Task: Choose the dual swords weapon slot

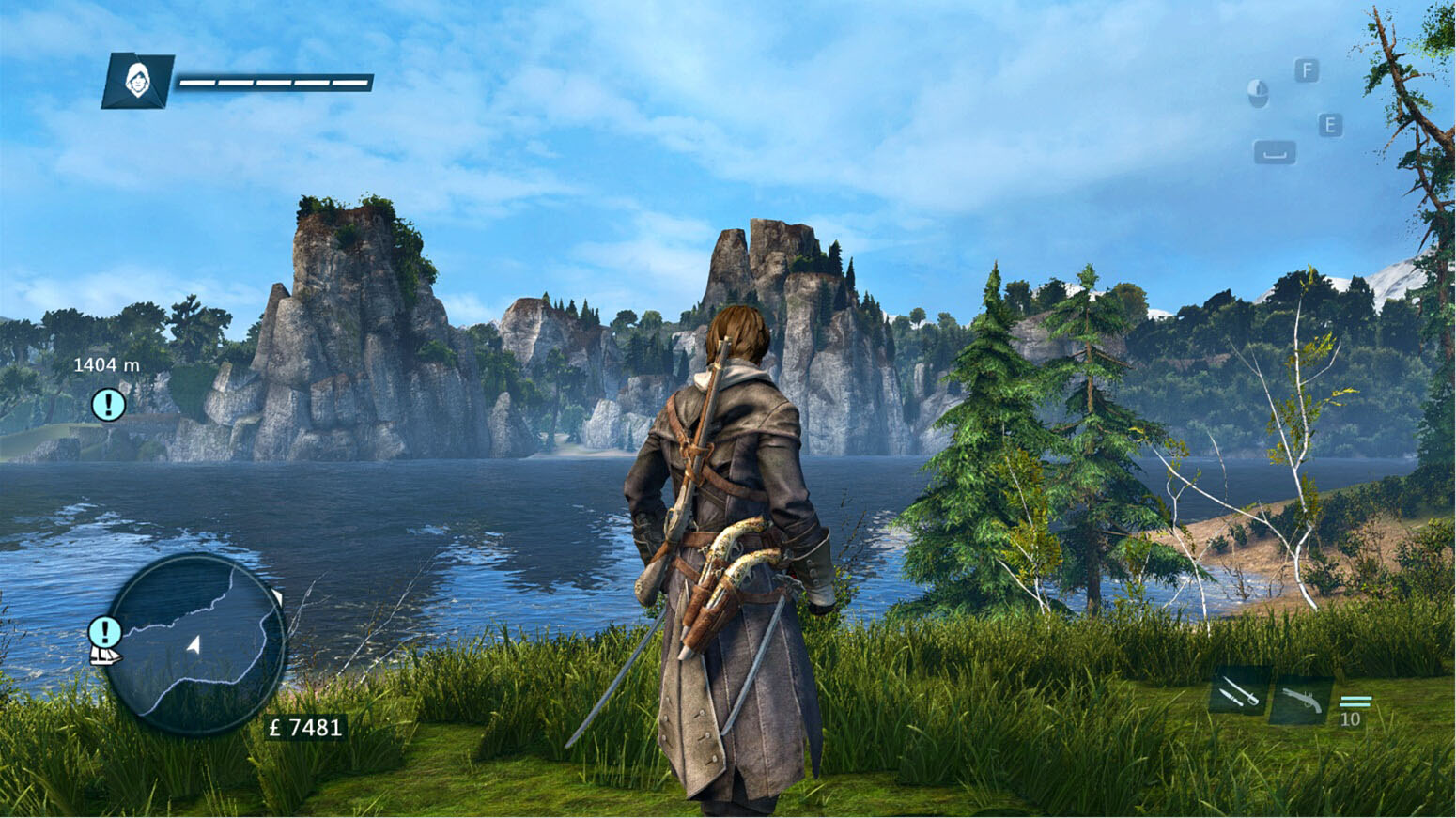Action: [x=1238, y=696]
